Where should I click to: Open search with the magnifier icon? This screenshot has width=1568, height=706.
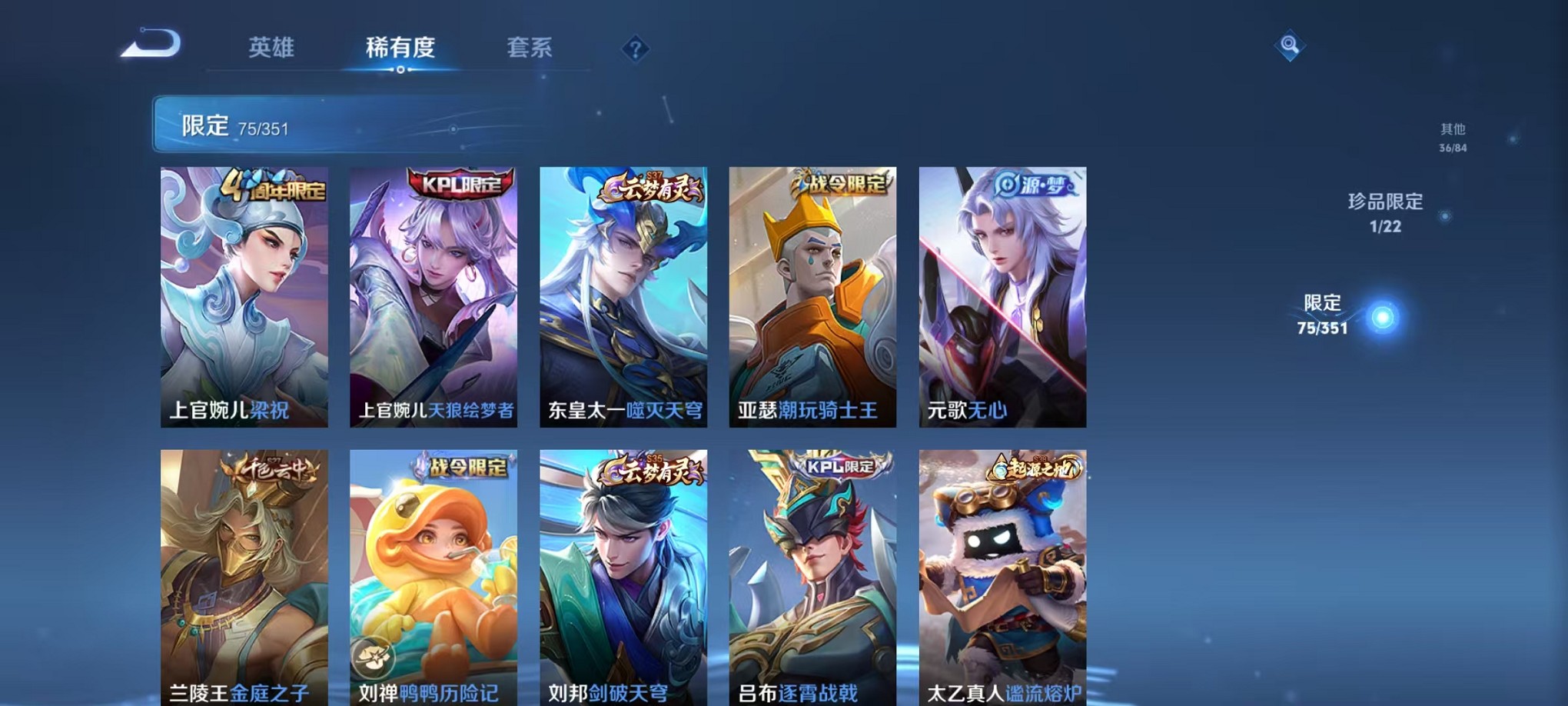1291,45
